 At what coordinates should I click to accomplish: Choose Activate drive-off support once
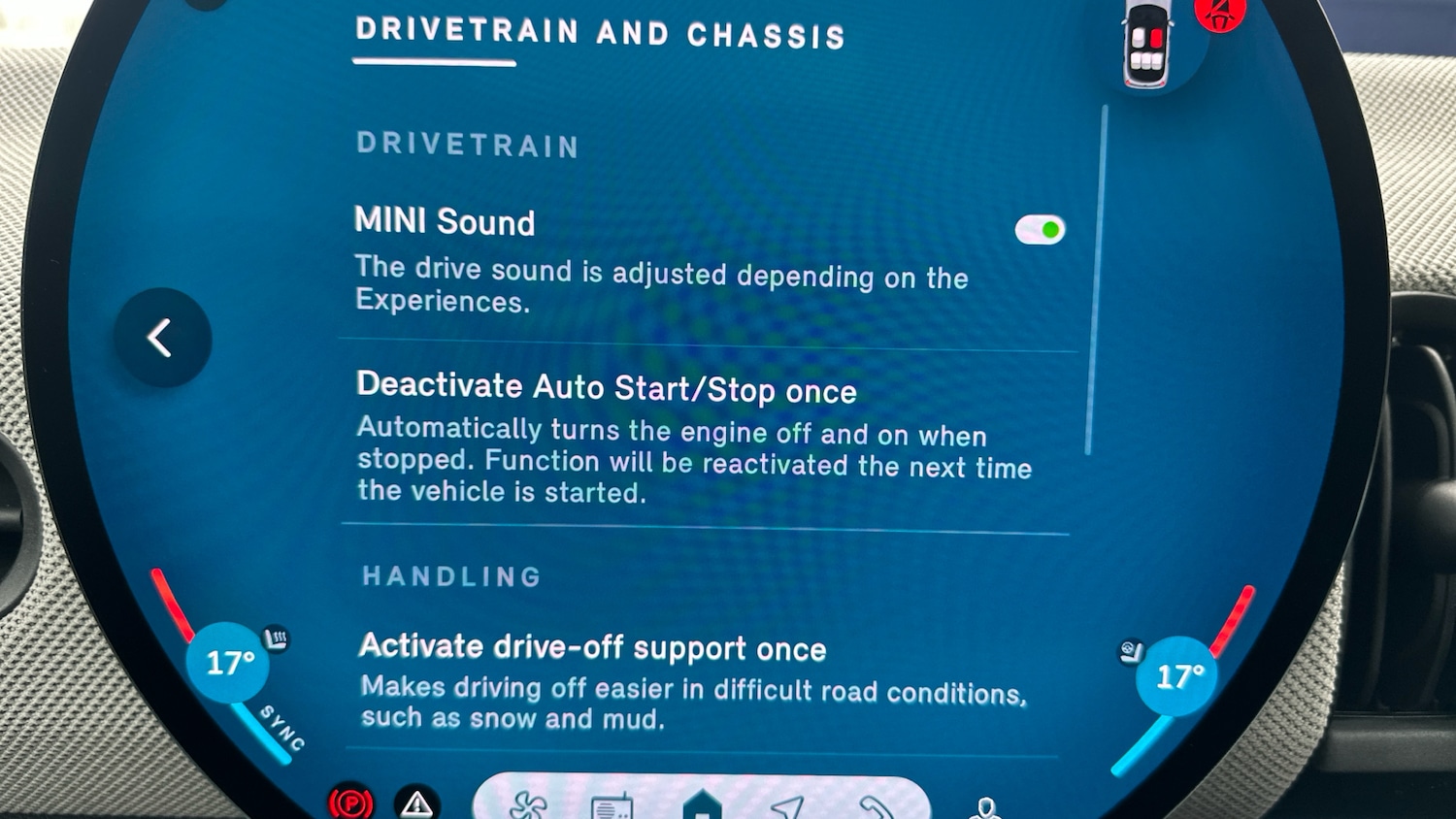[x=592, y=647]
